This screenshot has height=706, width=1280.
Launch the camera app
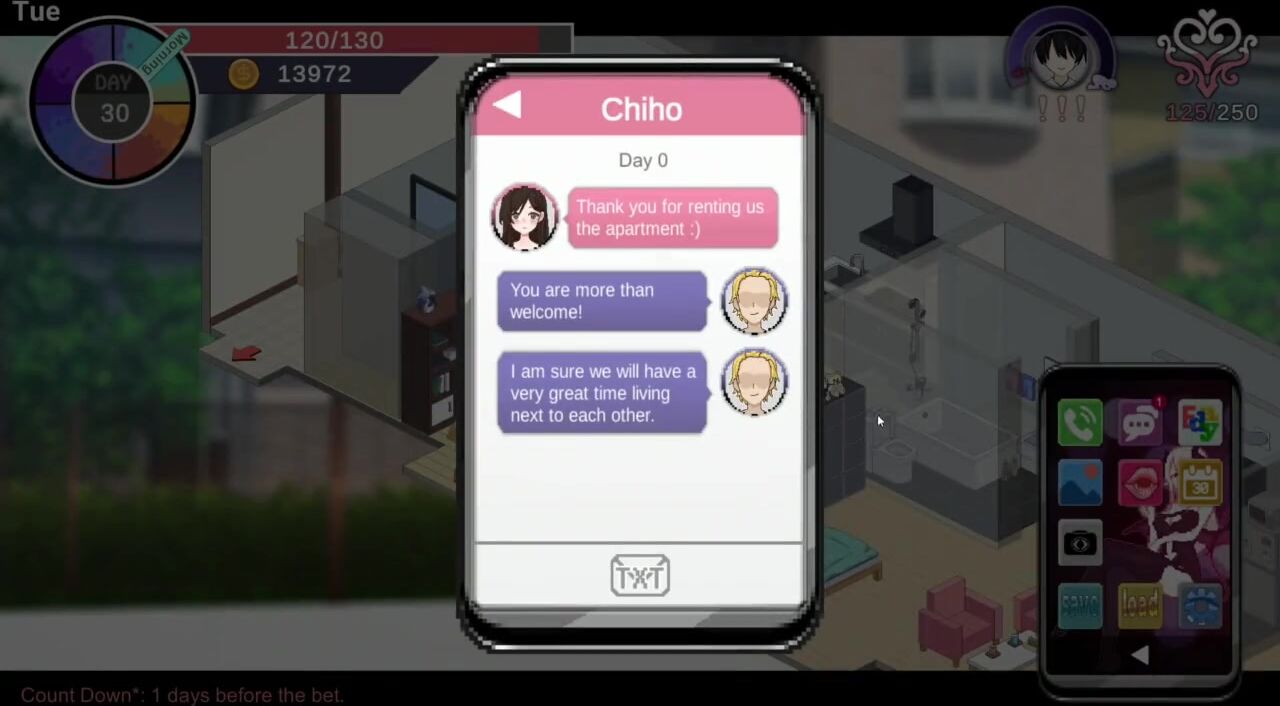click(x=1080, y=543)
